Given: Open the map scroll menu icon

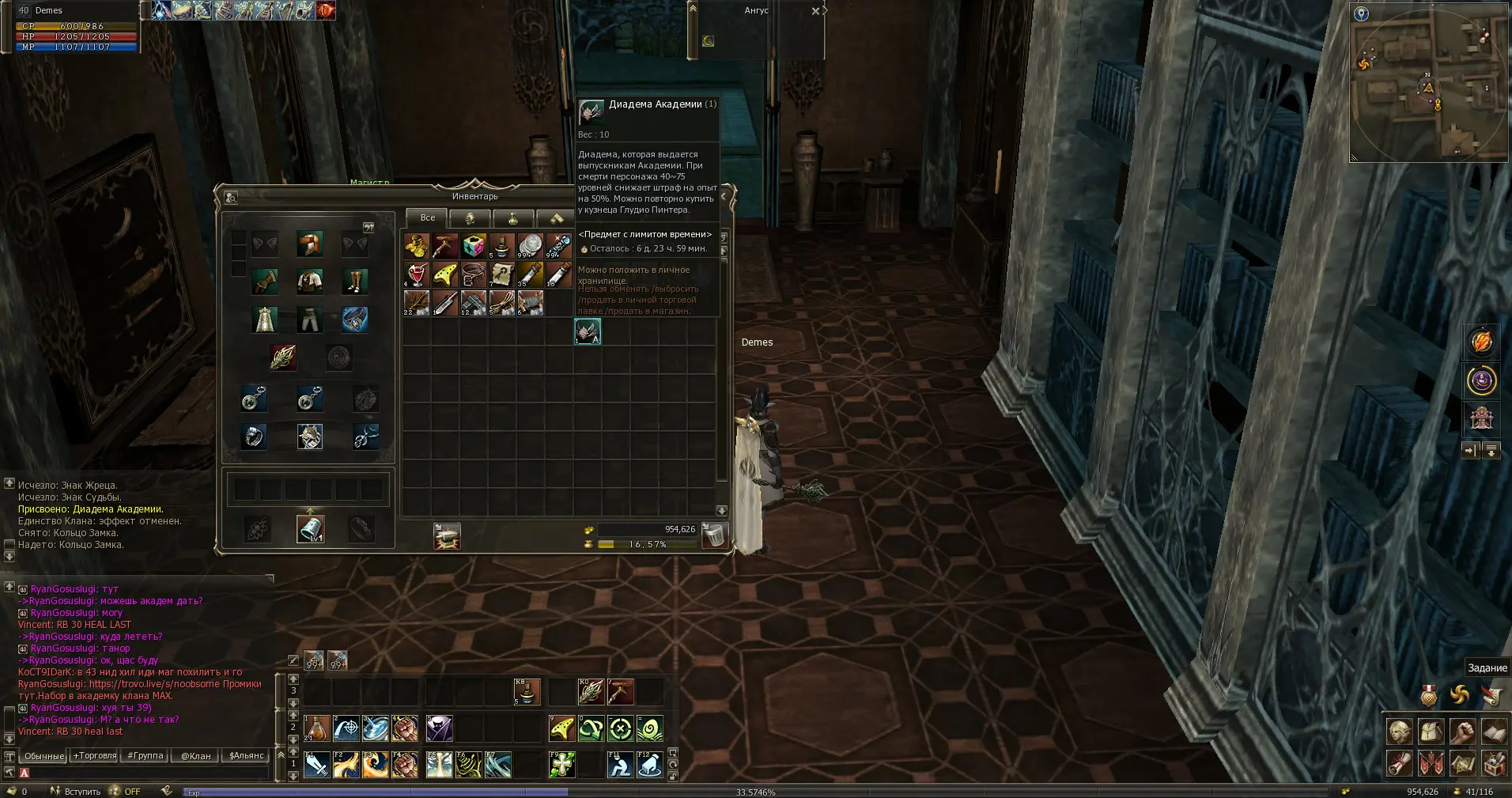Looking at the screenshot, I should pos(1462,764).
